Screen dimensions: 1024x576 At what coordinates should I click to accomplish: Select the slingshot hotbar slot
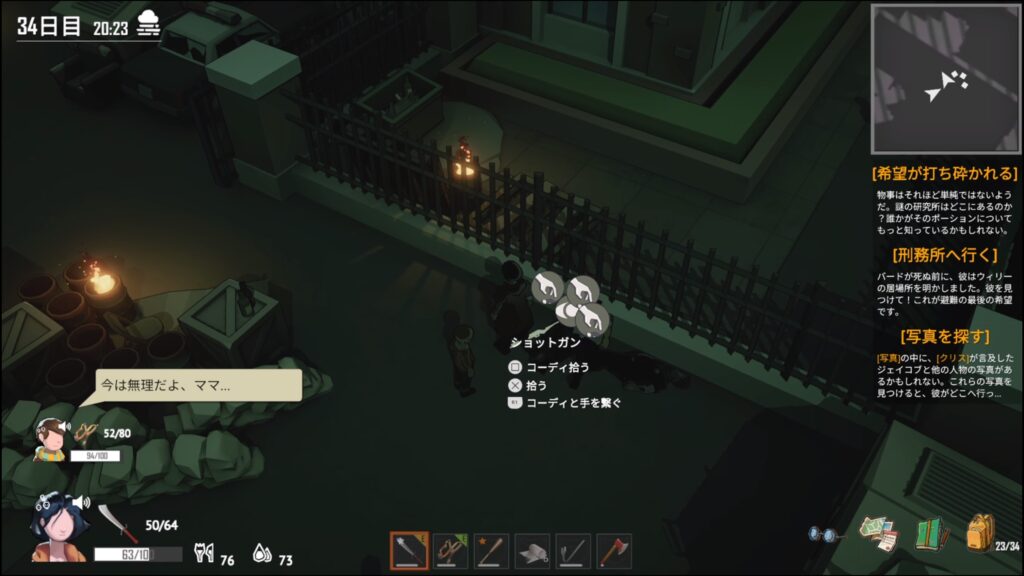[450, 550]
